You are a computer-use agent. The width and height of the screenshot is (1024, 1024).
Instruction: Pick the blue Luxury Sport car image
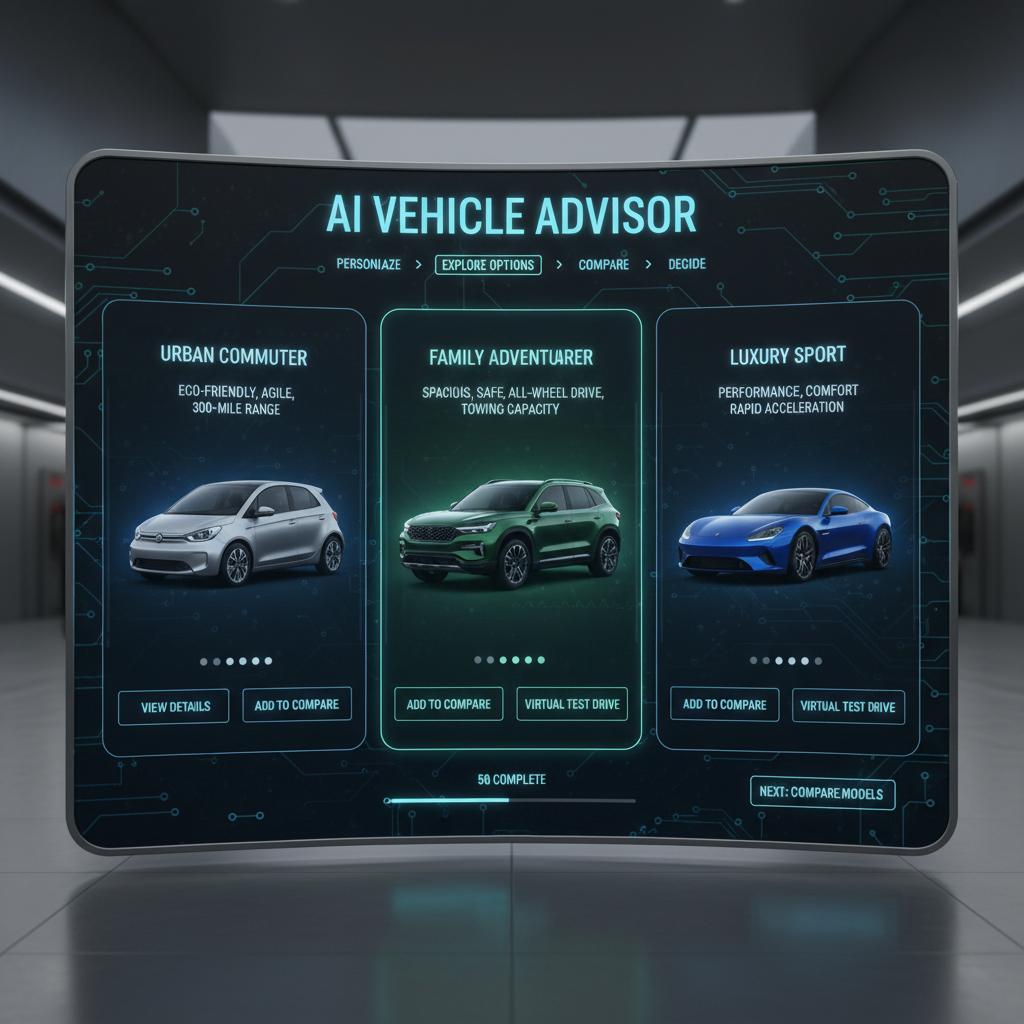[784, 532]
